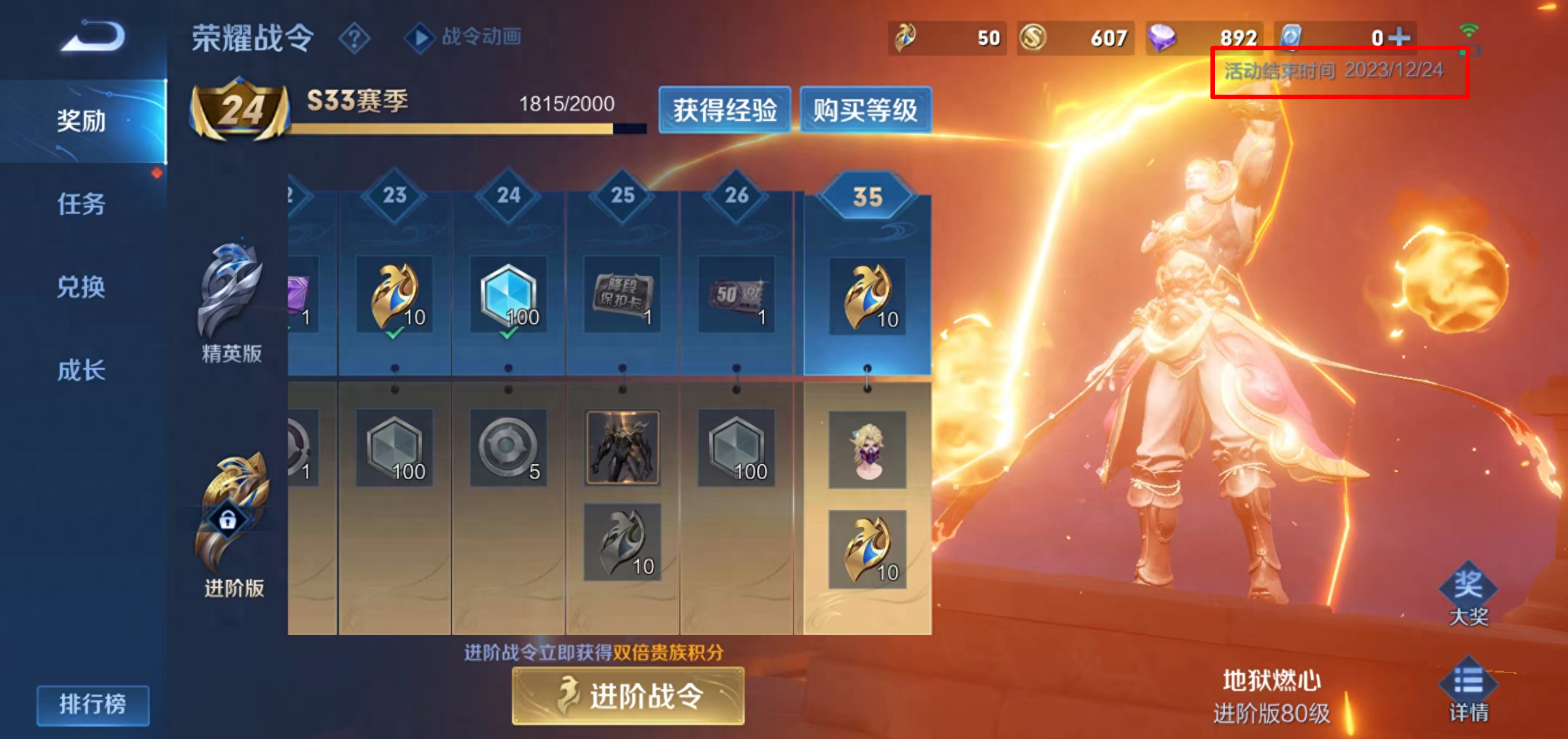The width and height of the screenshot is (1568, 739).
Task: Switch to the 任务 tab
Action: (81, 204)
